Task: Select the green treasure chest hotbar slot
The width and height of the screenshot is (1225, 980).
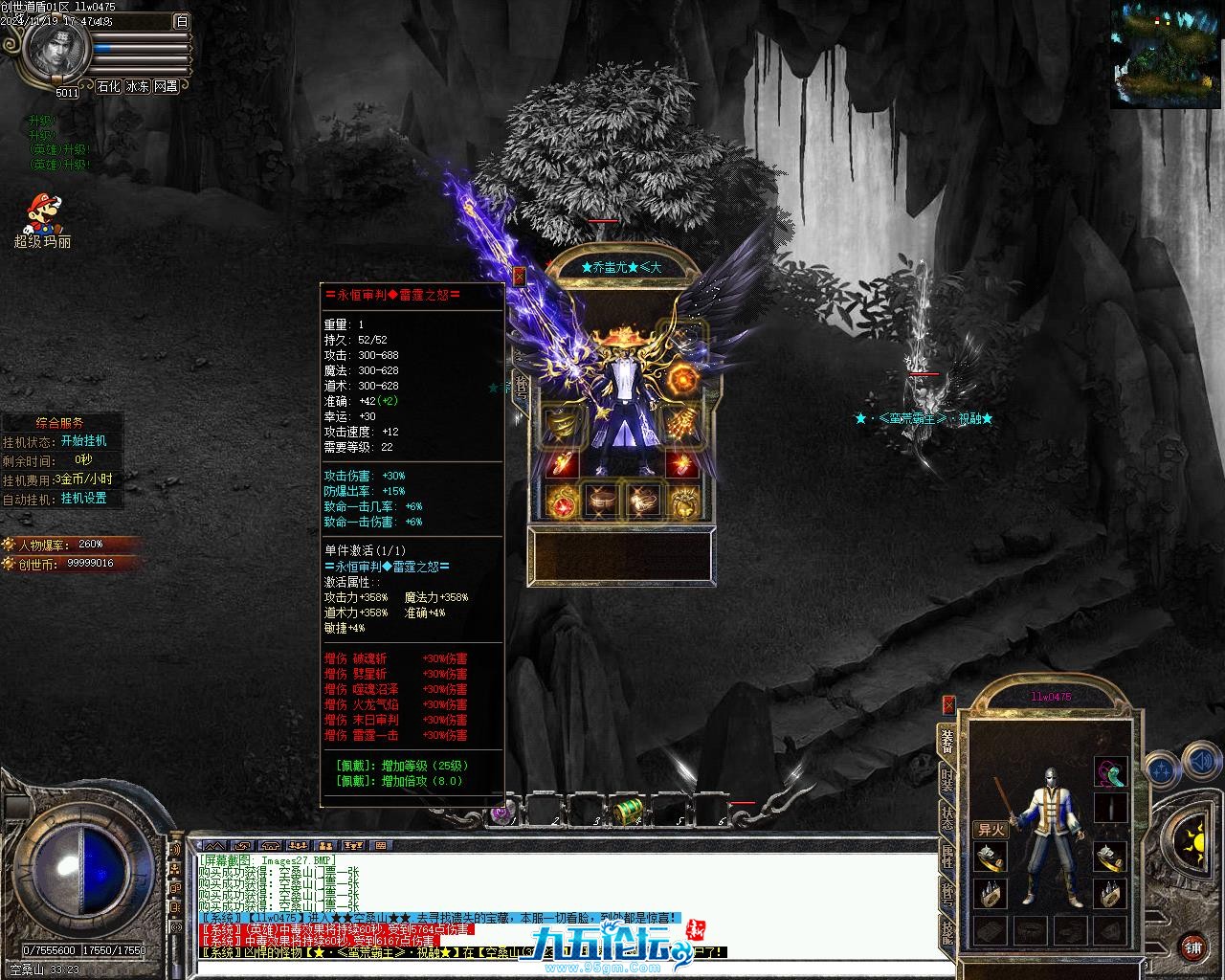Action: [x=628, y=812]
